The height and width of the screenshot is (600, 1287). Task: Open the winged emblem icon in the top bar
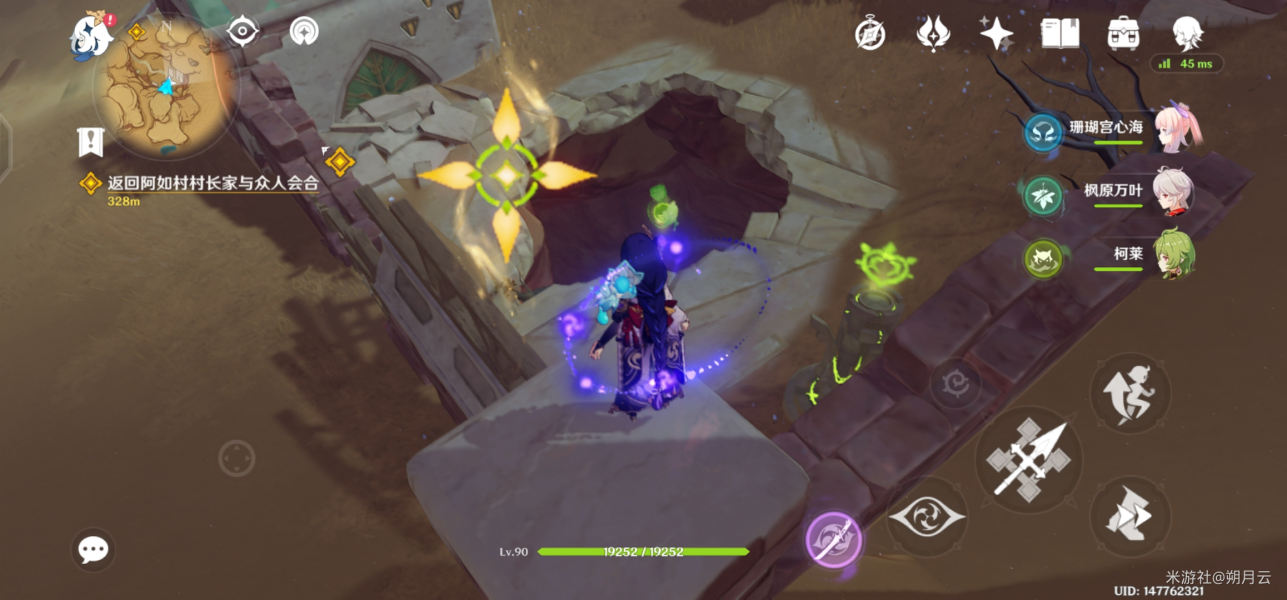933,34
